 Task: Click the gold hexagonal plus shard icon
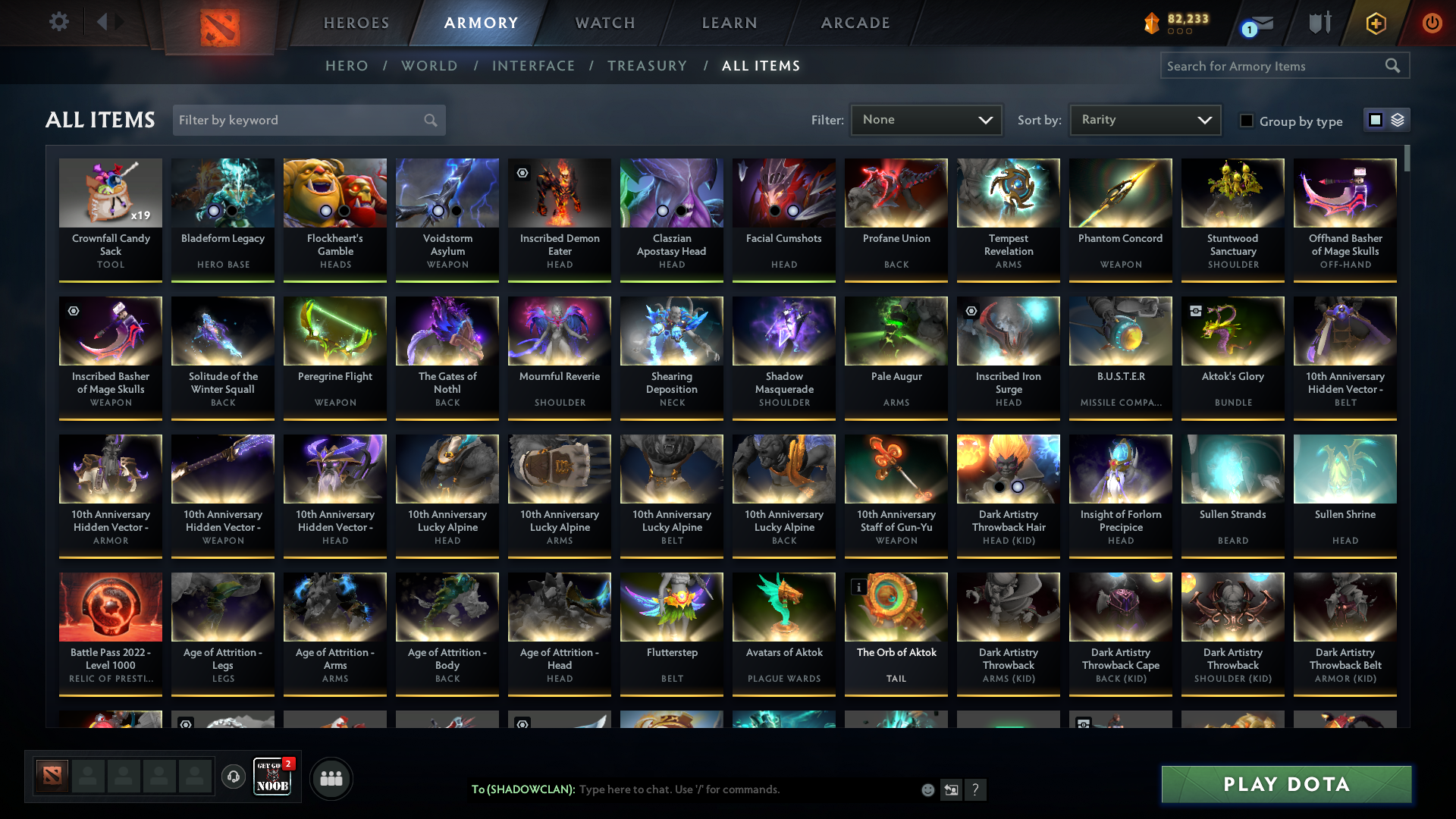pos(1376,22)
